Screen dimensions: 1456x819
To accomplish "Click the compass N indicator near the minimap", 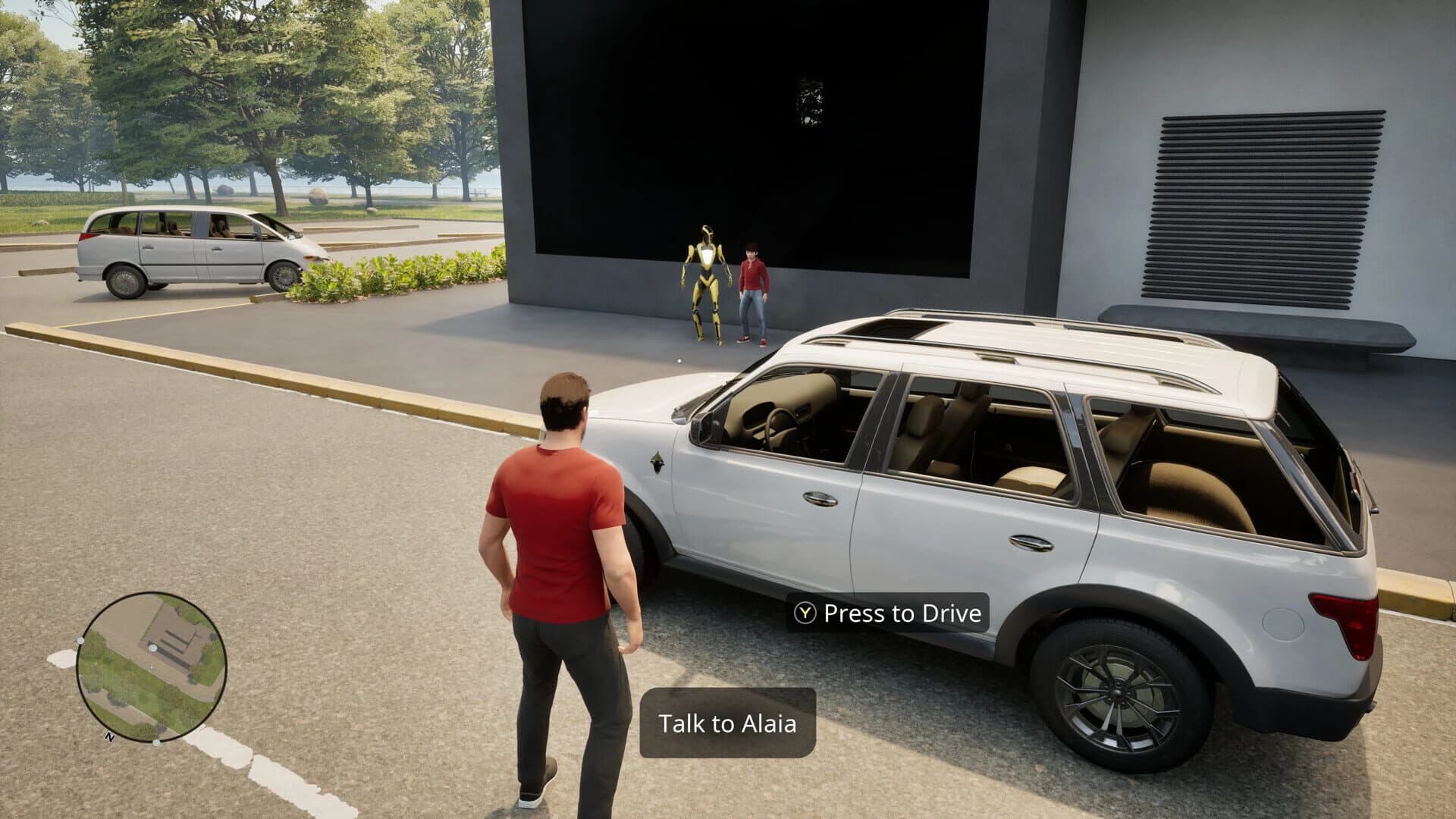I will tap(110, 736).
